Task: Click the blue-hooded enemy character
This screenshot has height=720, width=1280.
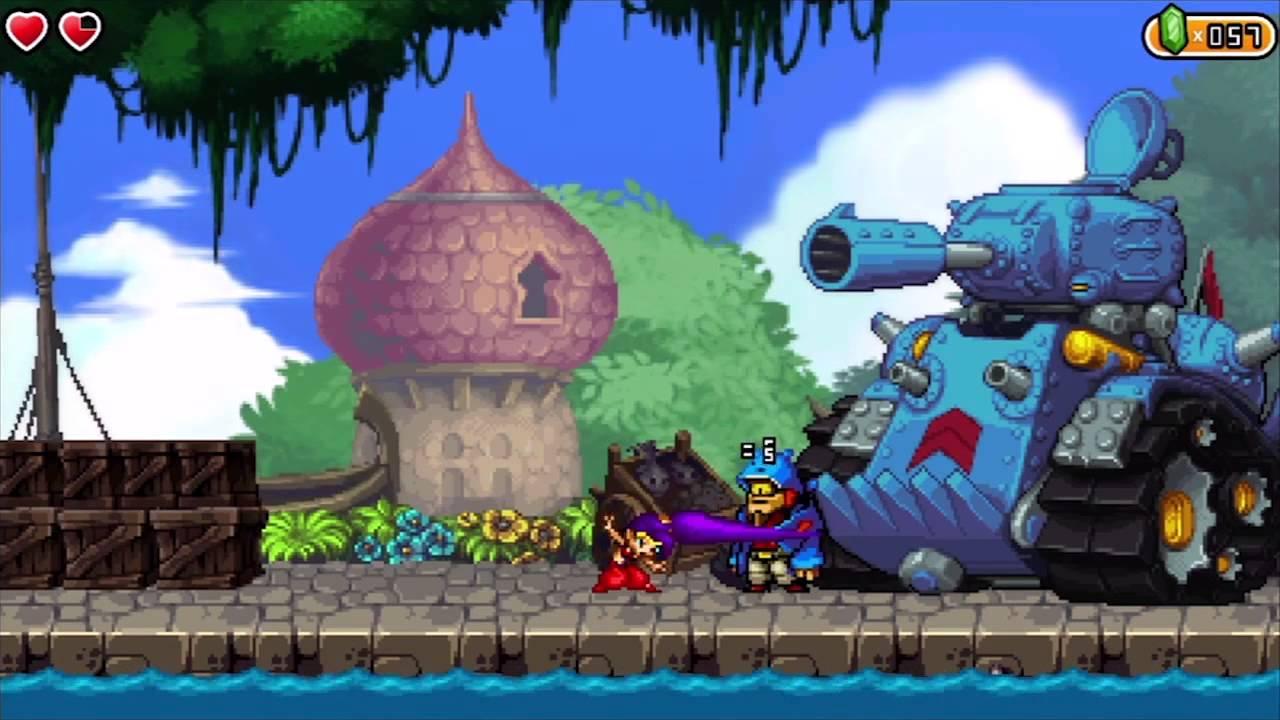Action: coord(770,520)
